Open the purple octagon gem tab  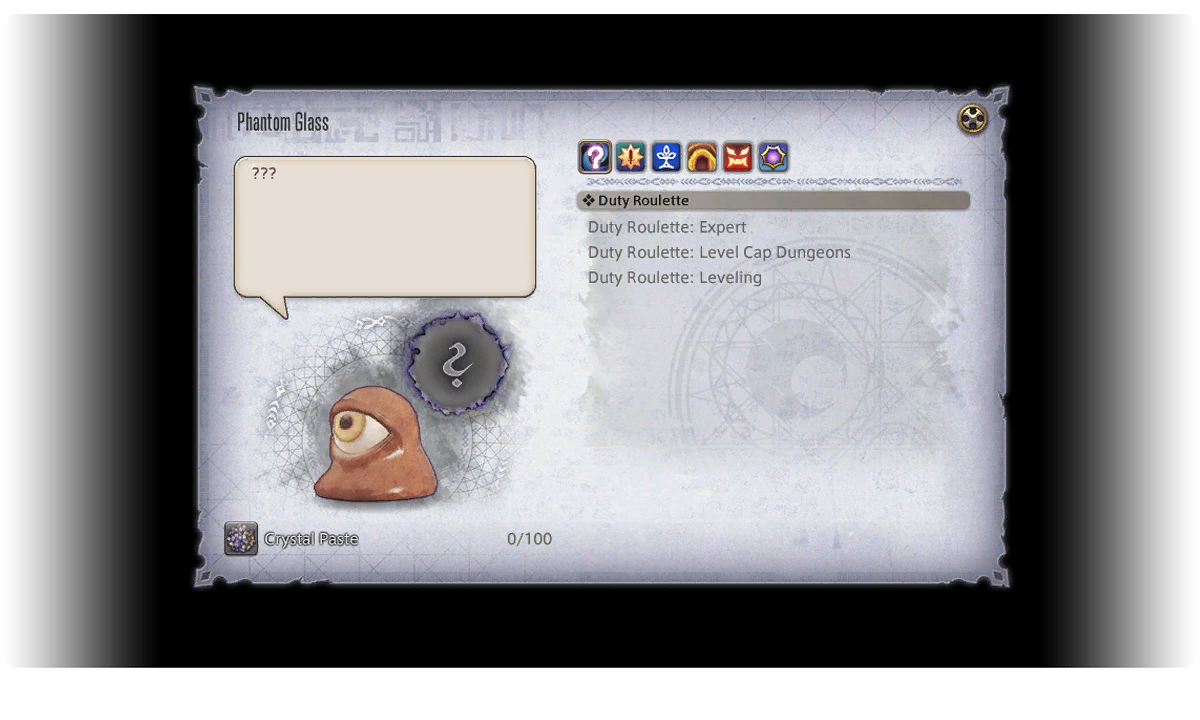[773, 157]
